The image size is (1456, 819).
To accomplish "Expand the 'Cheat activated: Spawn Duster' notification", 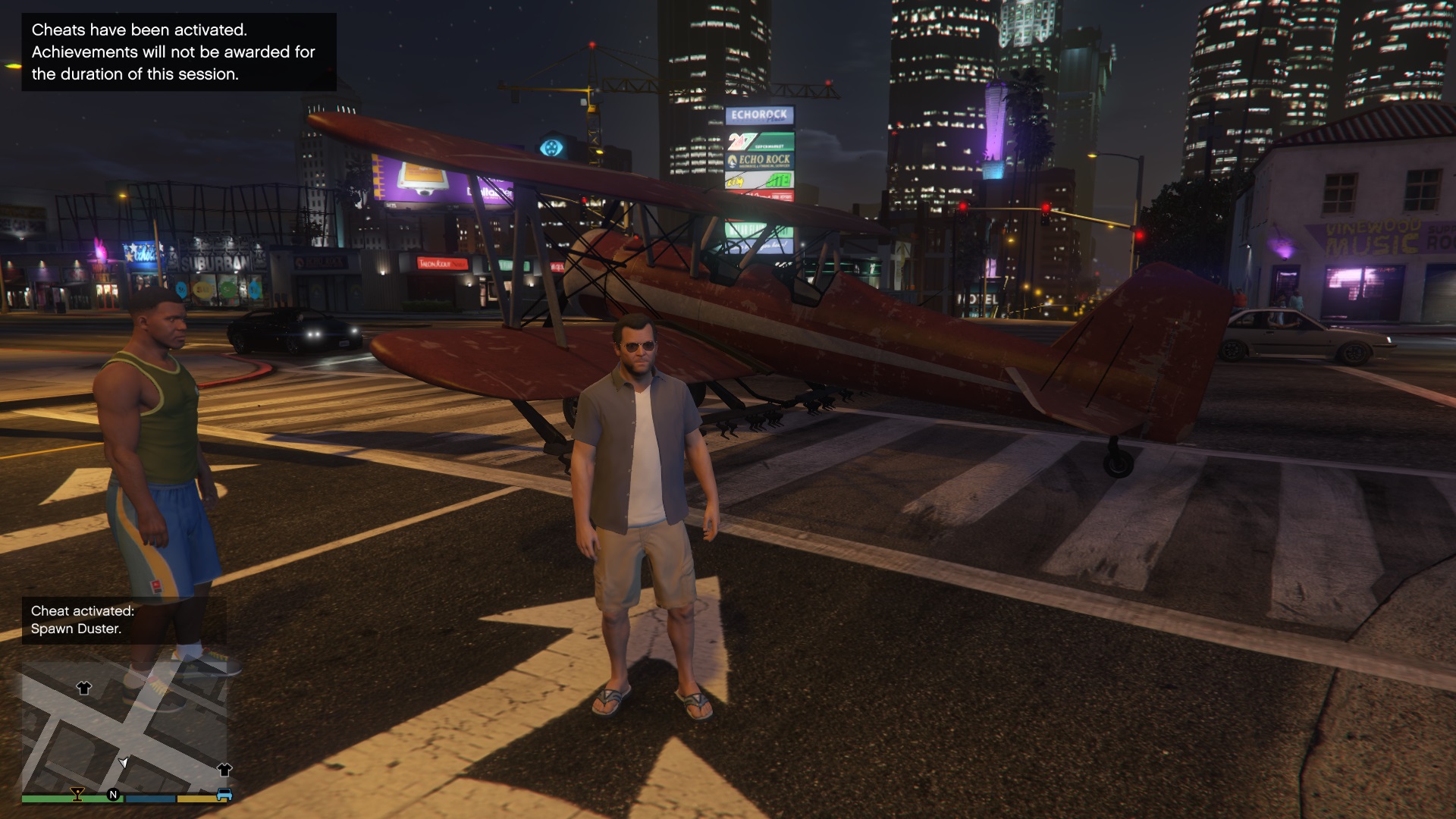I will click(83, 620).
